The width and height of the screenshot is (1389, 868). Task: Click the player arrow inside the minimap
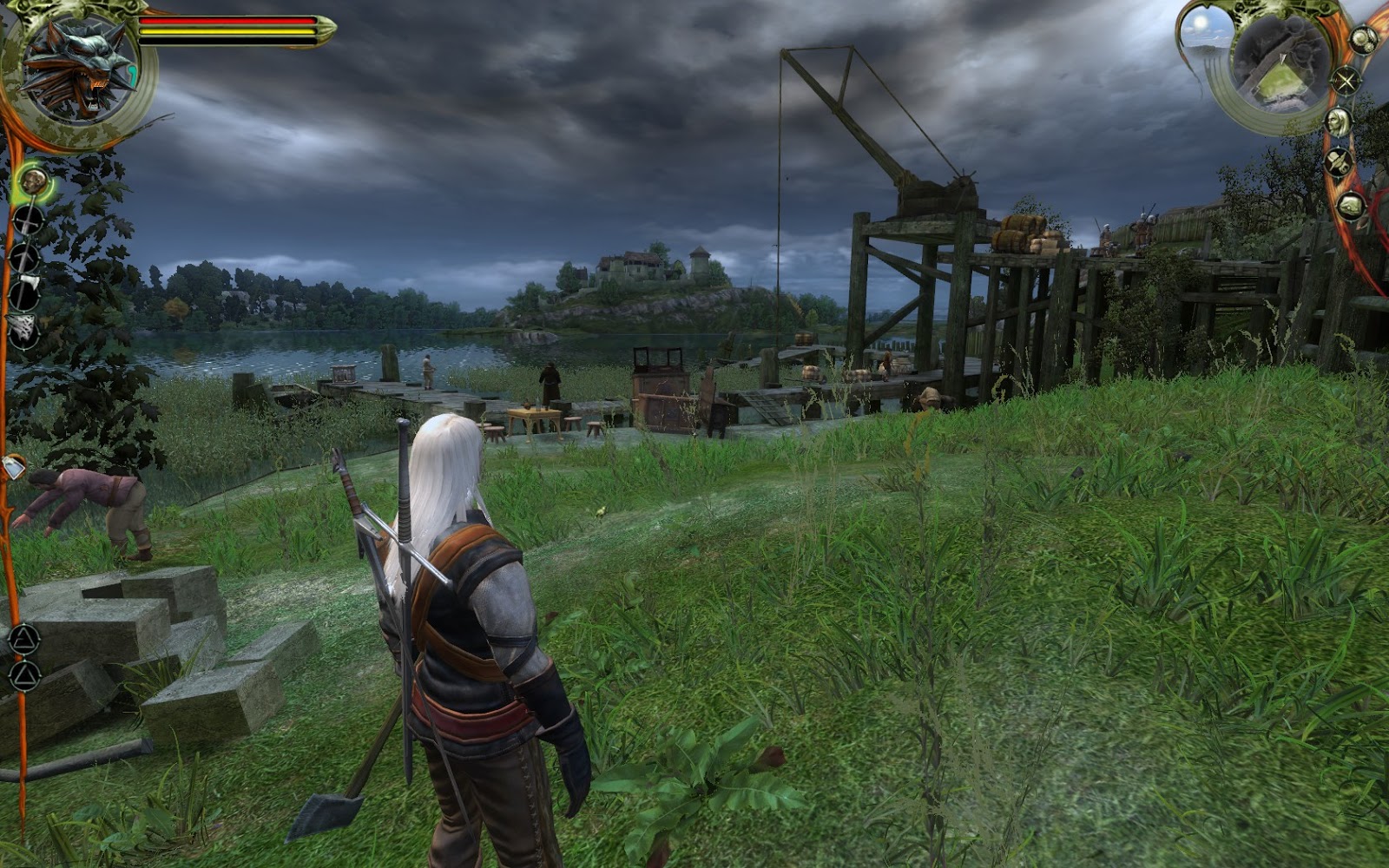[1280, 58]
